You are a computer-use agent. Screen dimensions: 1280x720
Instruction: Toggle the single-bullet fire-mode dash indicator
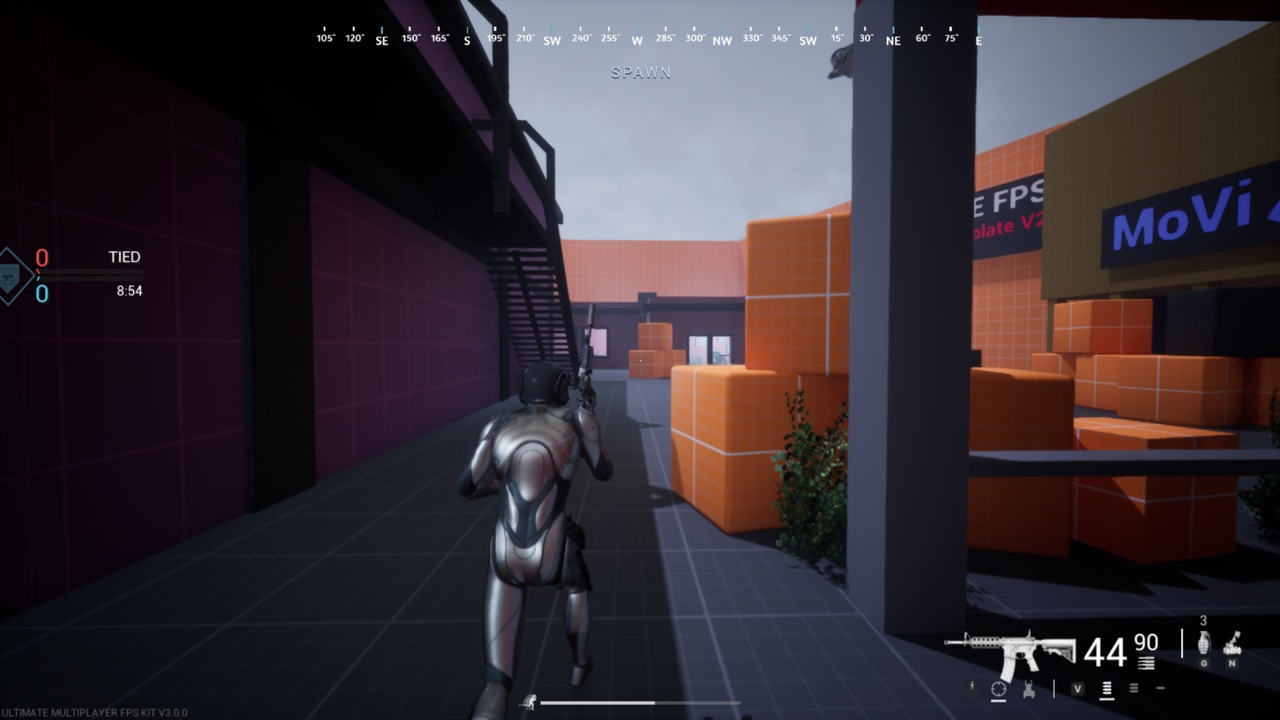pos(1161,688)
